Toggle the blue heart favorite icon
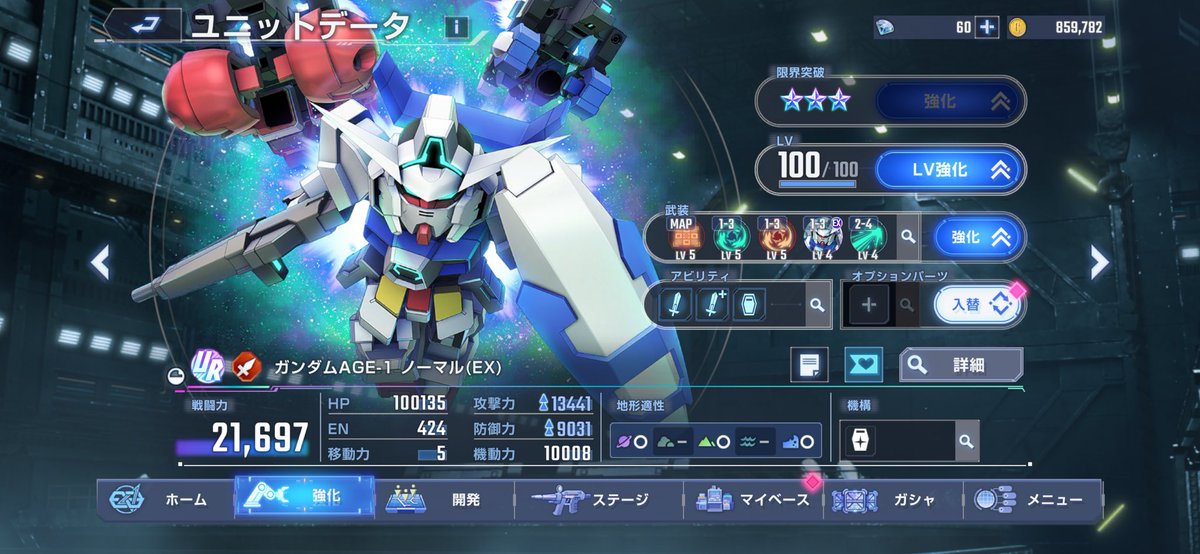 tap(863, 365)
